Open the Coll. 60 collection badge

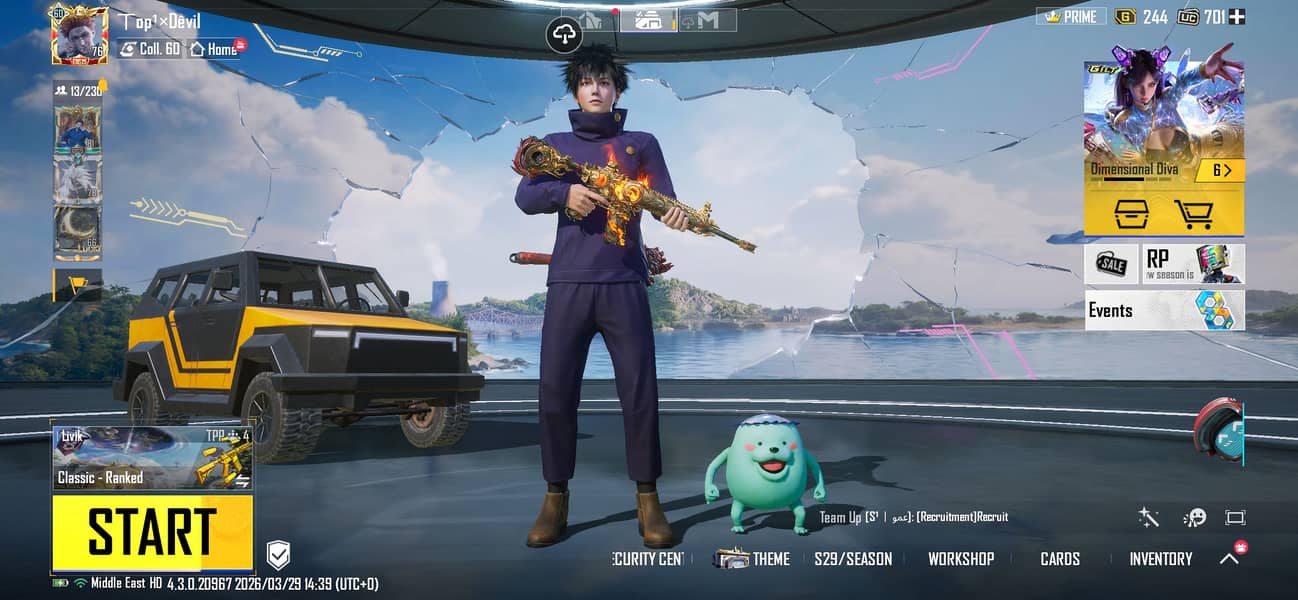coord(150,48)
